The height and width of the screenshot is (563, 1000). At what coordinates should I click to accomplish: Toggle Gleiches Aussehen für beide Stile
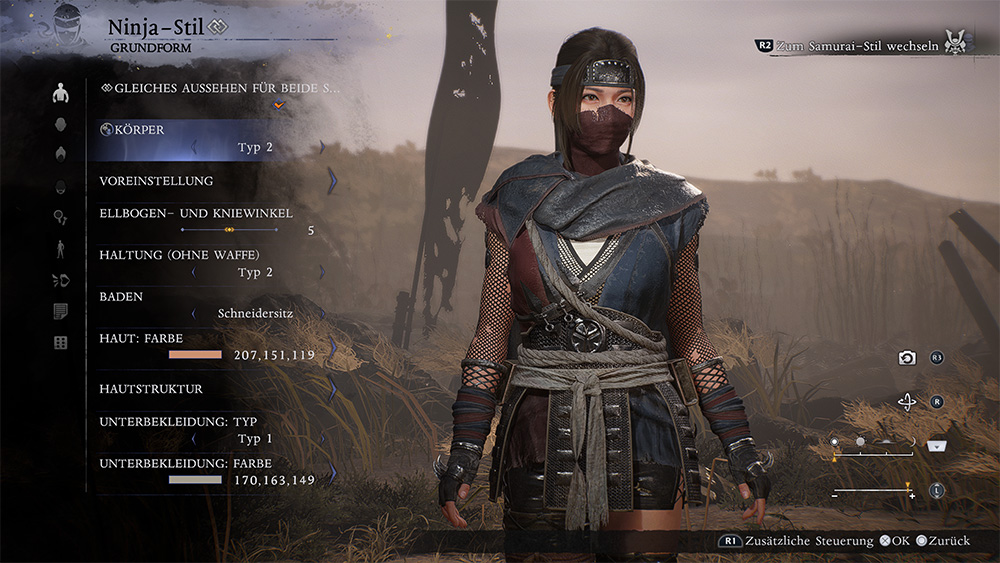221,88
